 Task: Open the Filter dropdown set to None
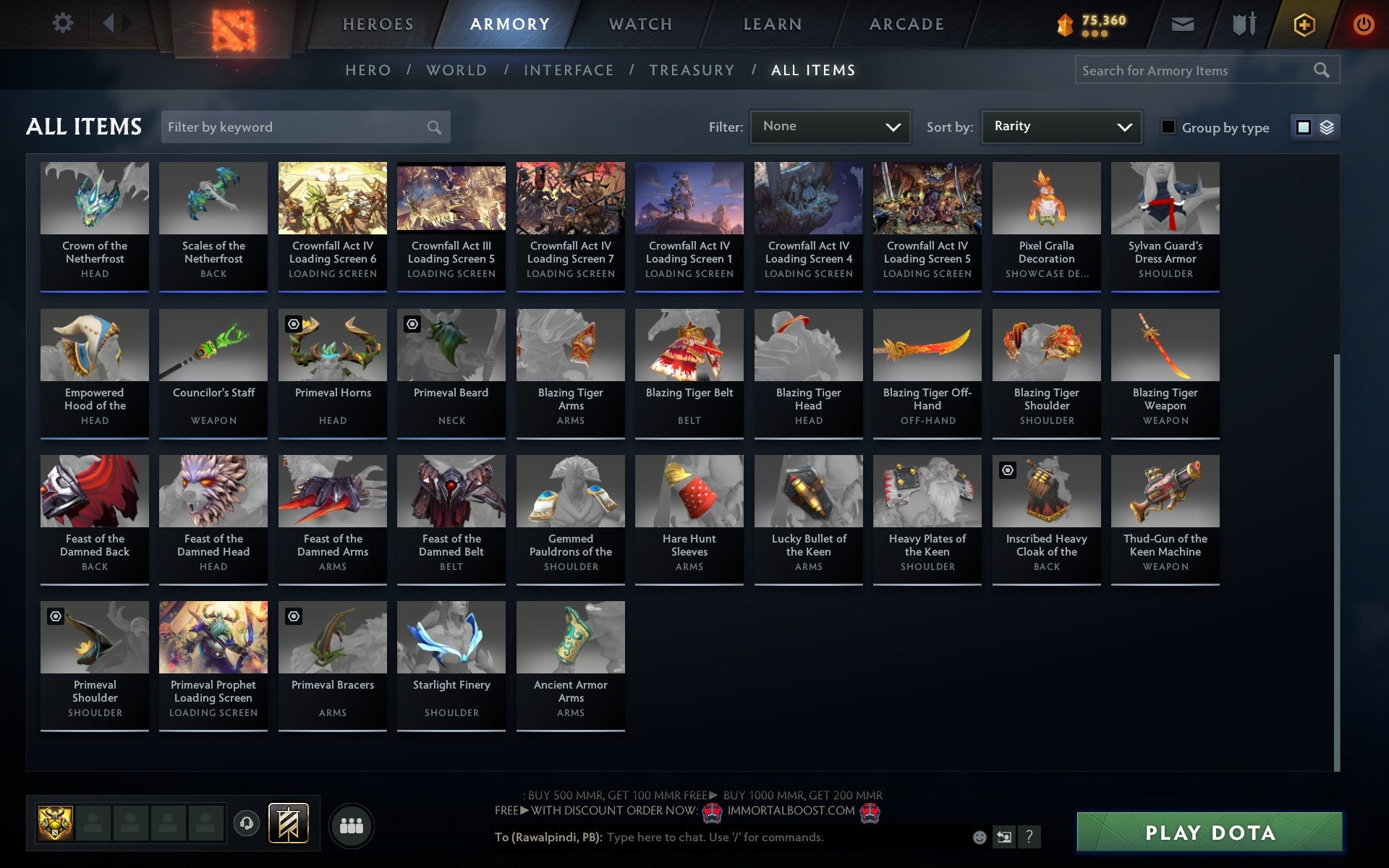[830, 127]
